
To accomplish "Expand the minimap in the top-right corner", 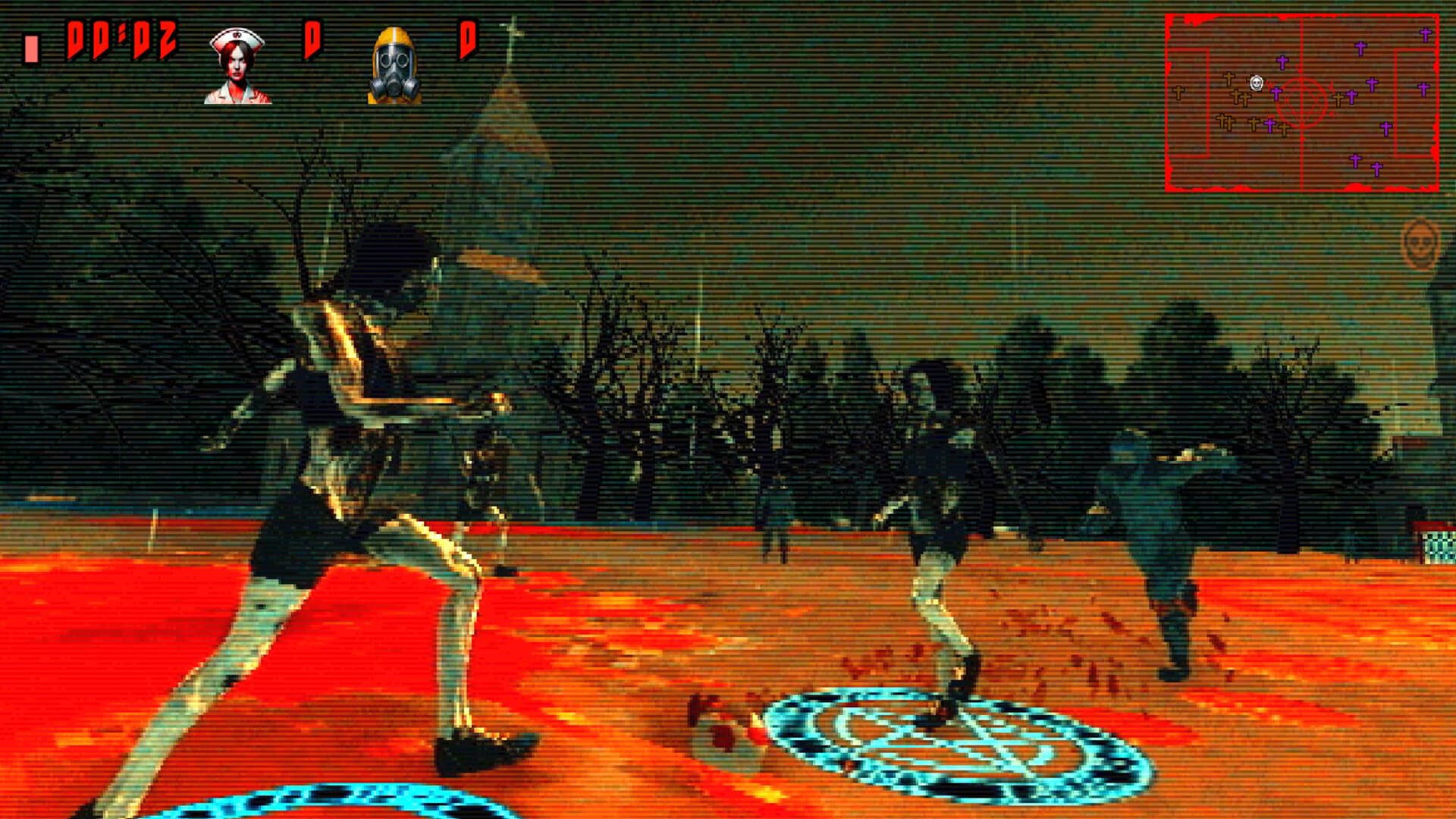I will 1301,102.
